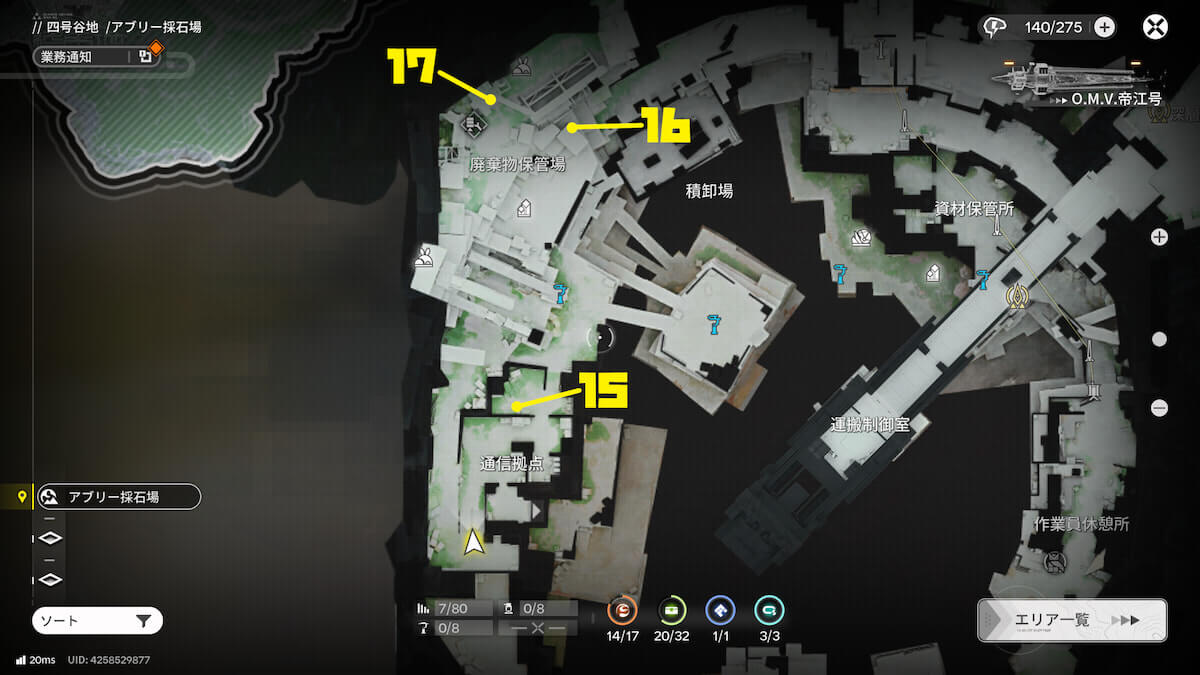Open the ソート filter menu
The height and width of the screenshot is (675, 1200).
click(x=97, y=621)
